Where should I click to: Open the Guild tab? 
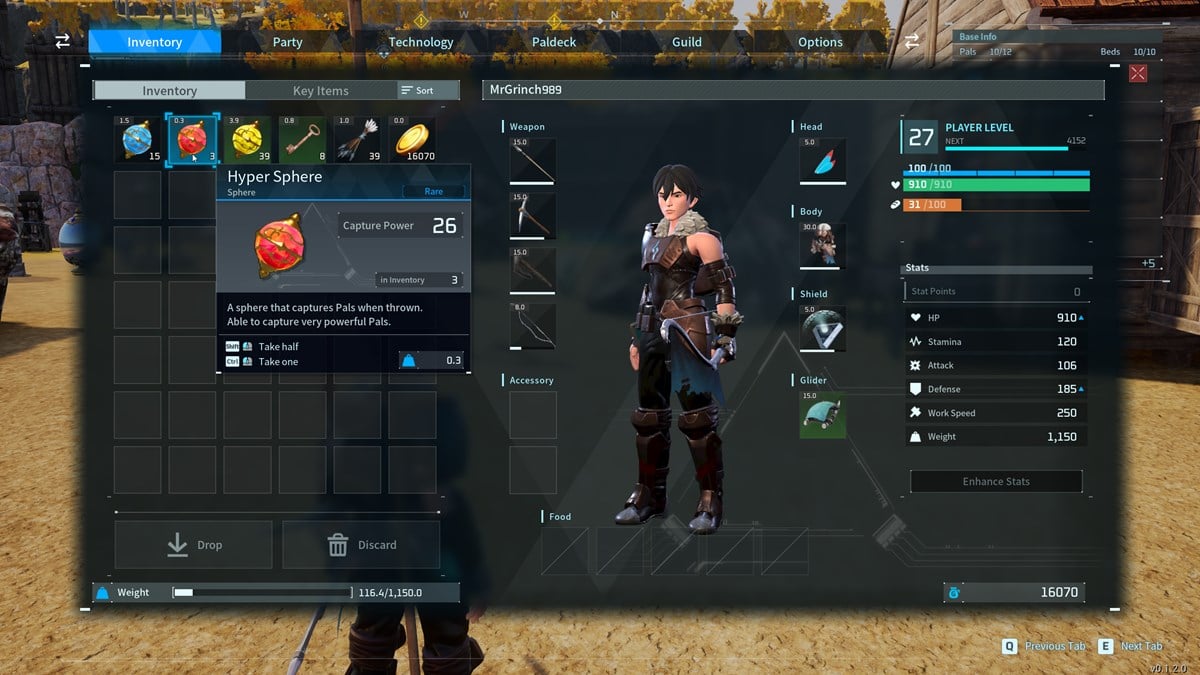(686, 42)
